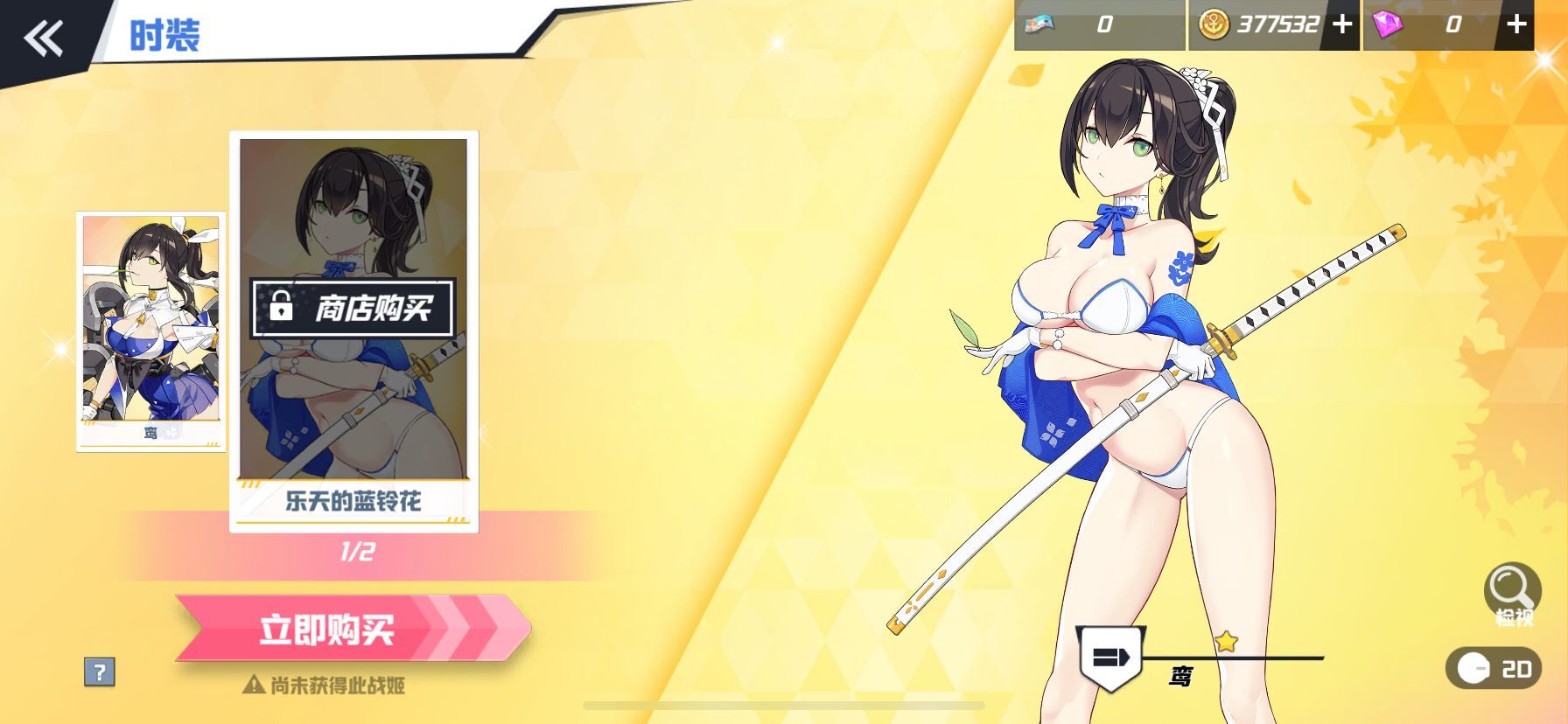Add more purple gems with plus button
The height and width of the screenshot is (724, 1568).
click(x=1516, y=24)
